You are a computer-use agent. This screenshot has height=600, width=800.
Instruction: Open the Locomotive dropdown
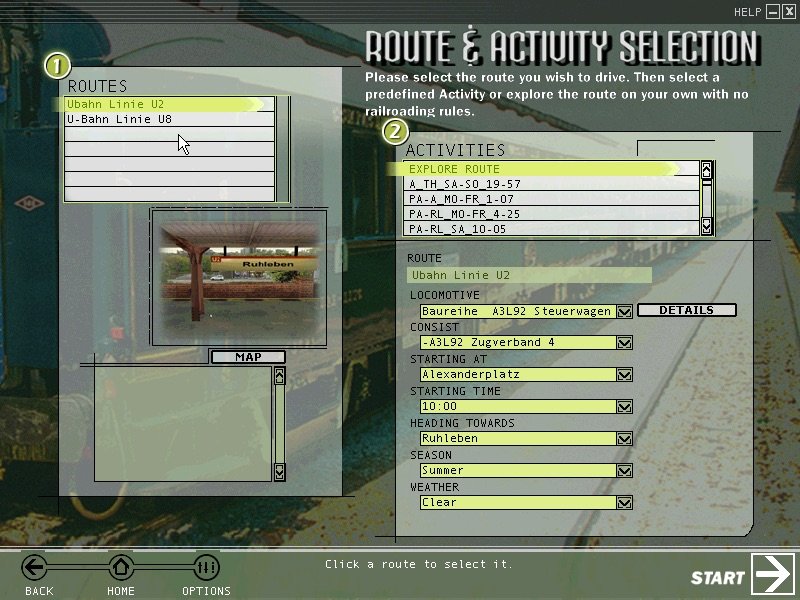coord(625,311)
